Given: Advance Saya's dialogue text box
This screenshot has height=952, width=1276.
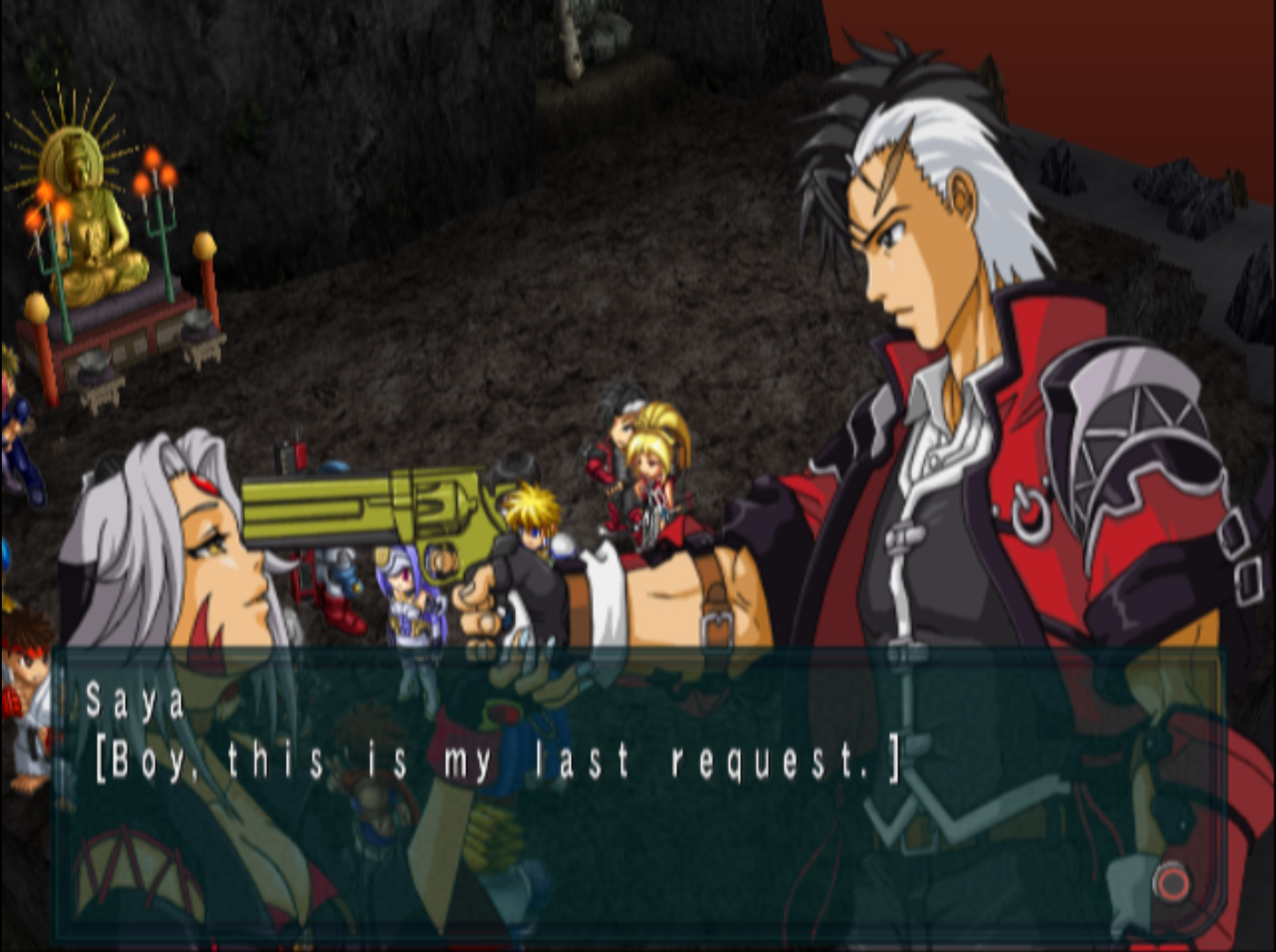Looking at the screenshot, I should tap(1172, 882).
